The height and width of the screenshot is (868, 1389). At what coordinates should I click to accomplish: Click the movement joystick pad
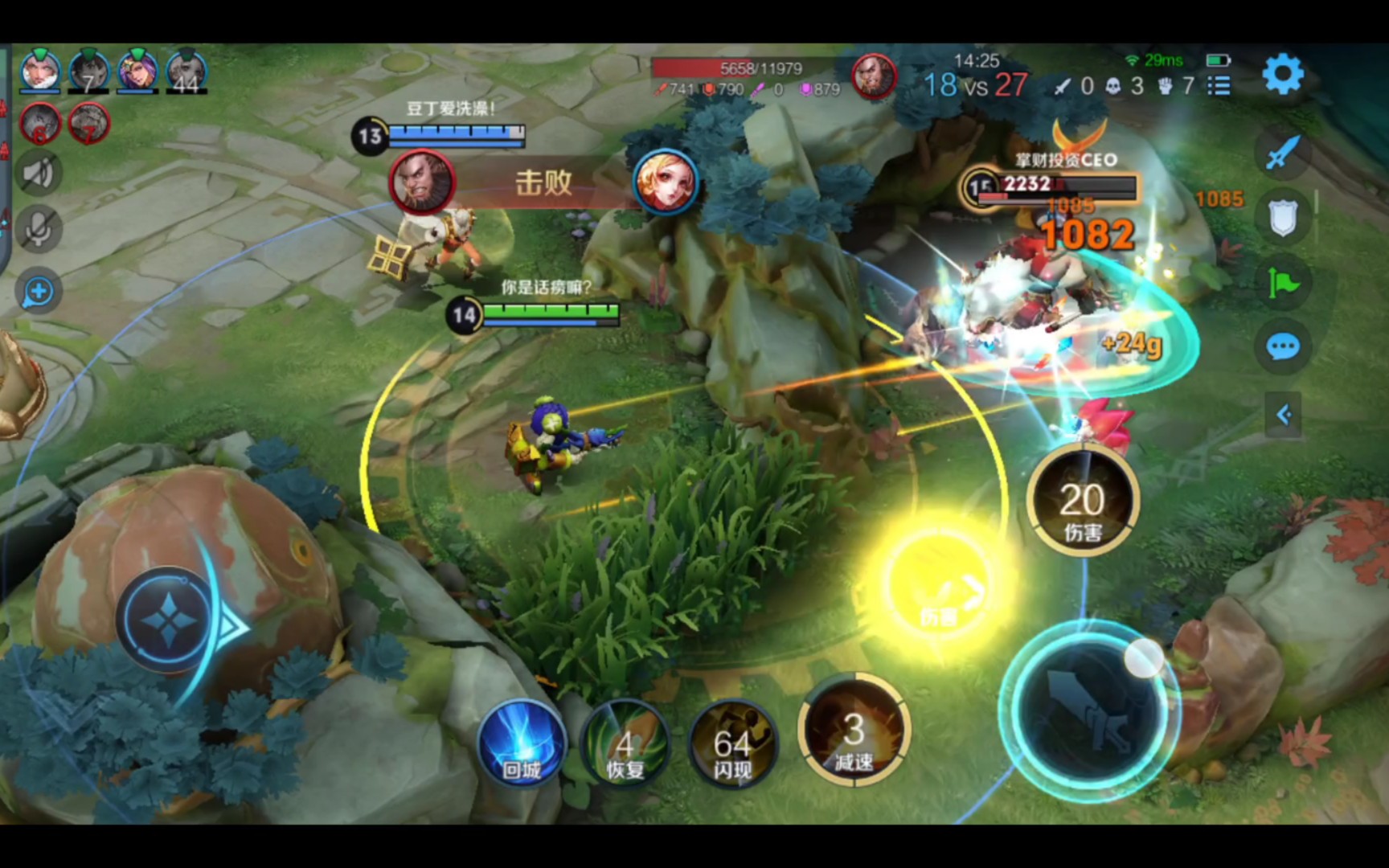tap(168, 620)
